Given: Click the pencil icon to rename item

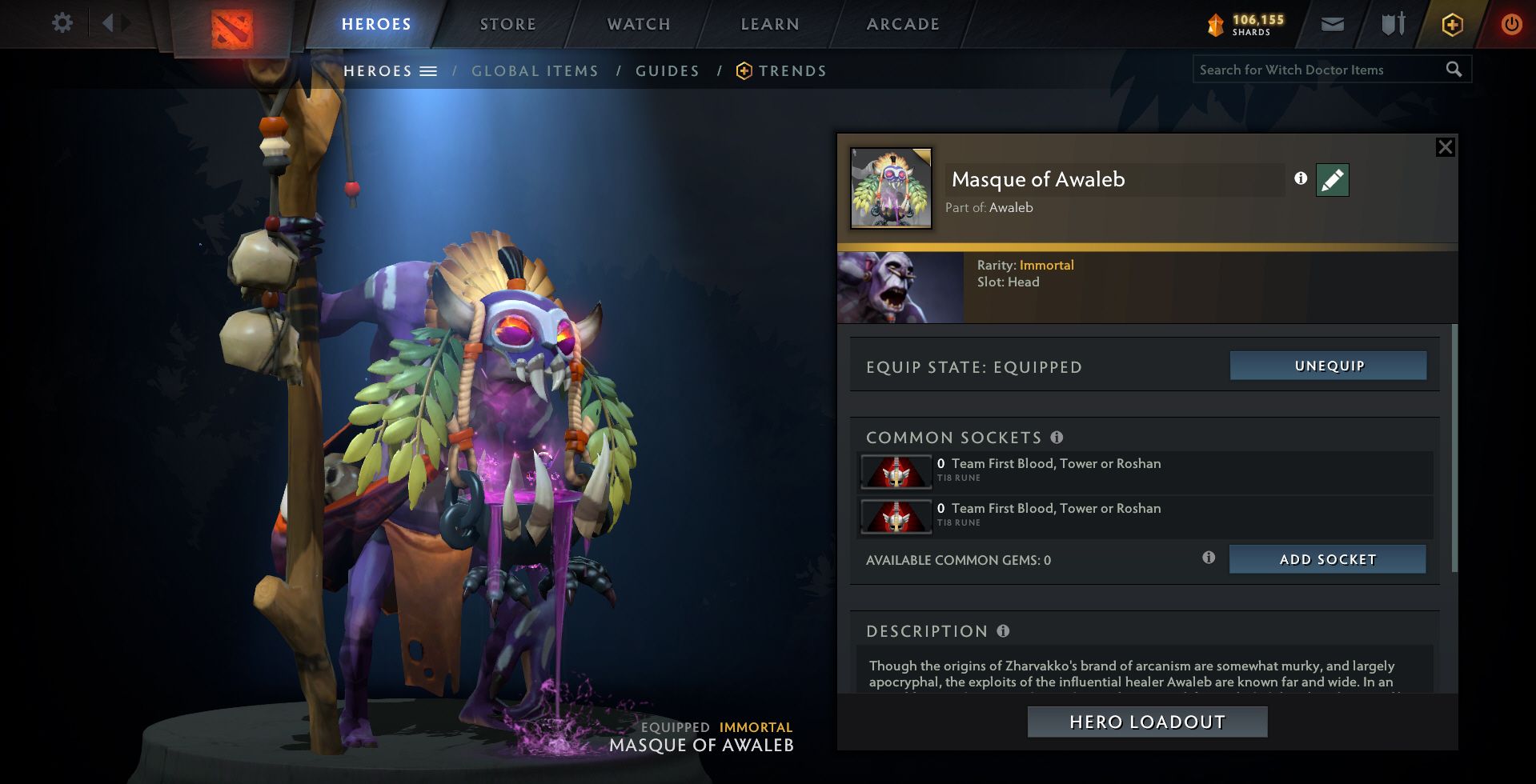Looking at the screenshot, I should point(1331,180).
